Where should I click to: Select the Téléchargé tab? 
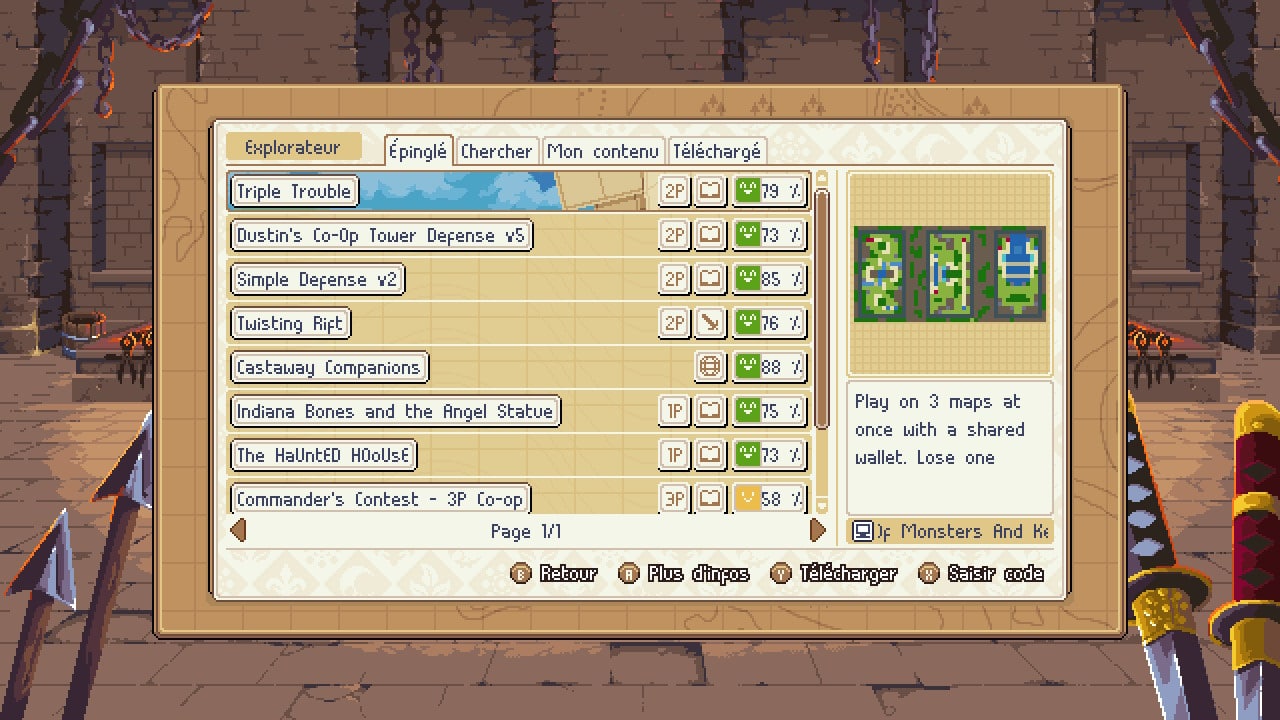coord(717,151)
